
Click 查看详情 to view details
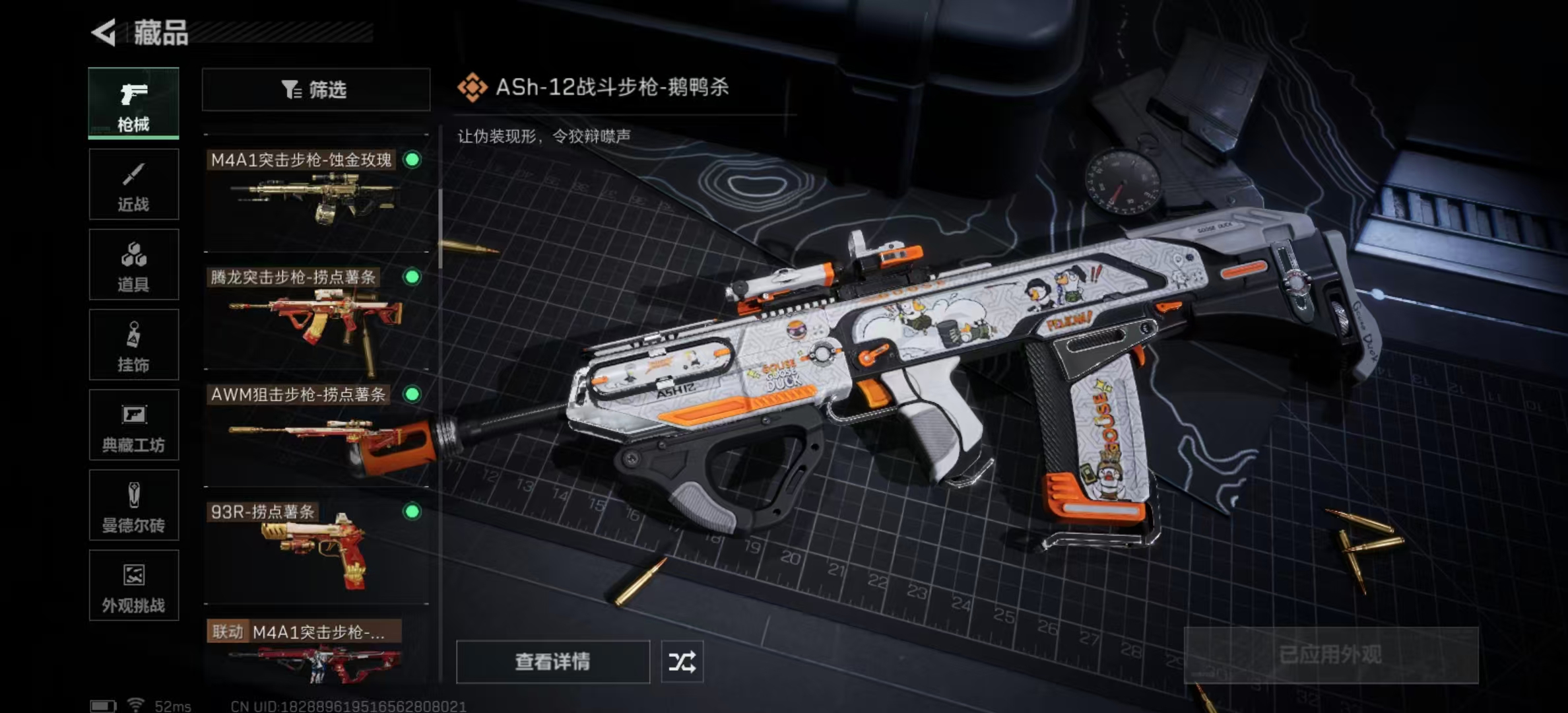(552, 662)
